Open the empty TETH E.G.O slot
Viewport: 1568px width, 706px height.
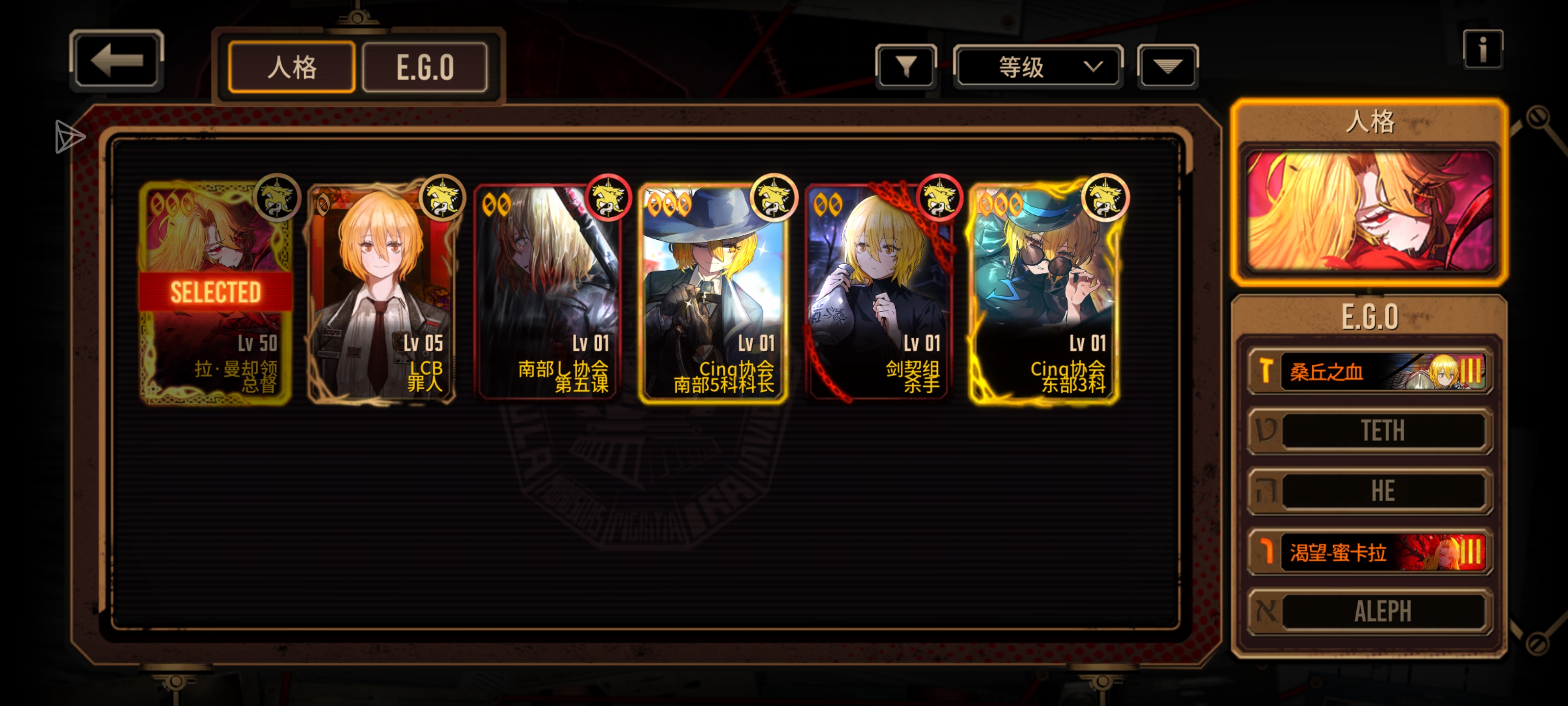(1370, 430)
